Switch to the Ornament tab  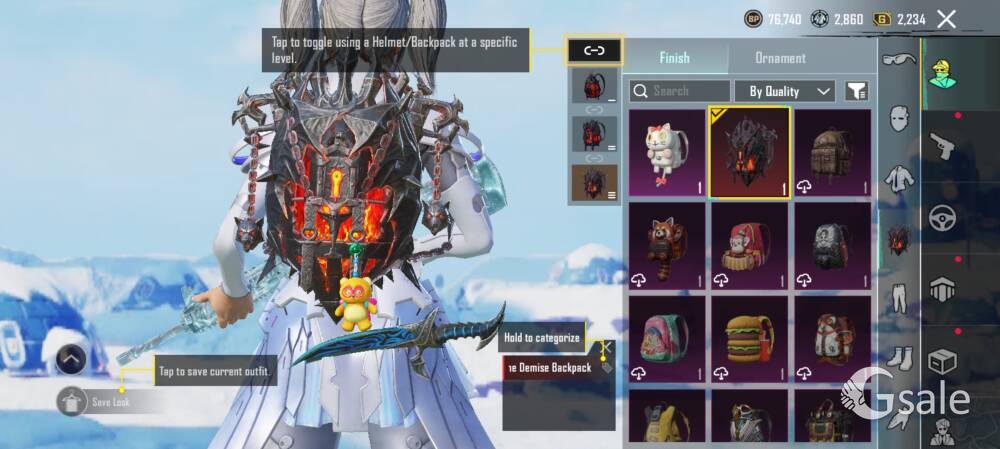pyautogui.click(x=780, y=58)
